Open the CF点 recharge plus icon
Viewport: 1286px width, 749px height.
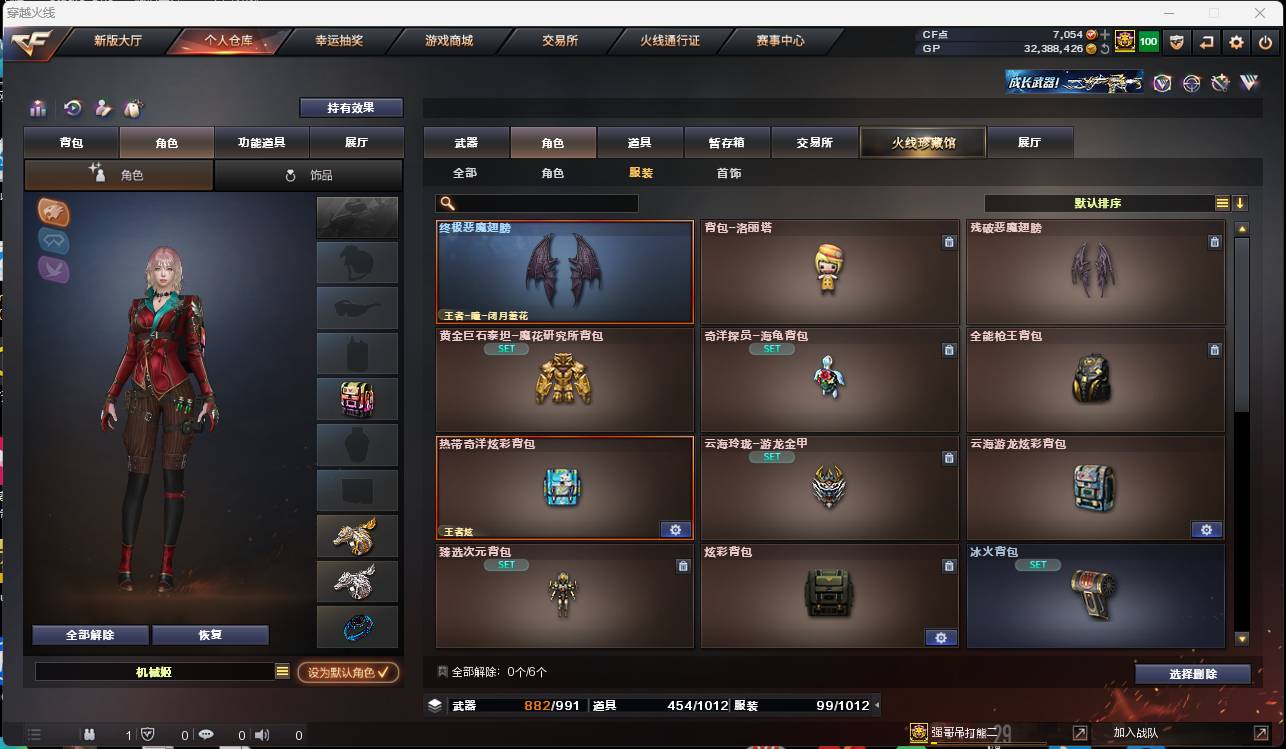pos(1105,33)
